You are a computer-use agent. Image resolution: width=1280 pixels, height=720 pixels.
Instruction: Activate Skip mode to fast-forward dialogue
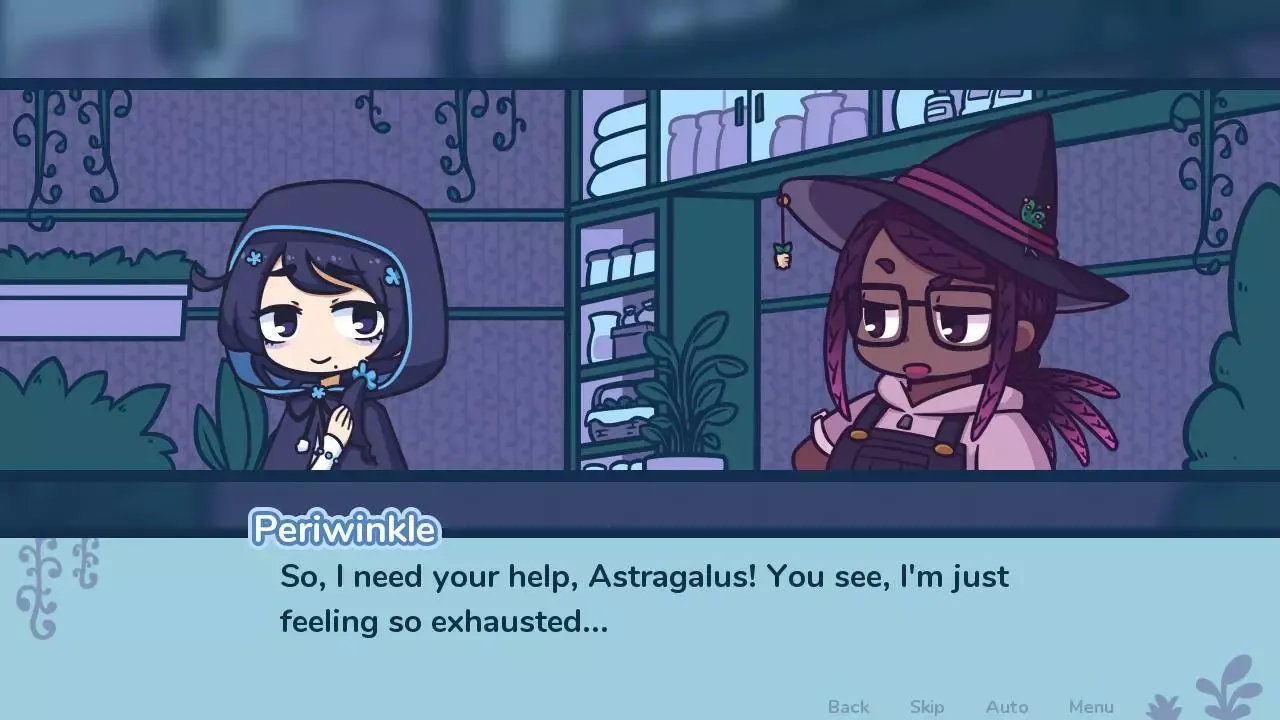[x=925, y=706]
